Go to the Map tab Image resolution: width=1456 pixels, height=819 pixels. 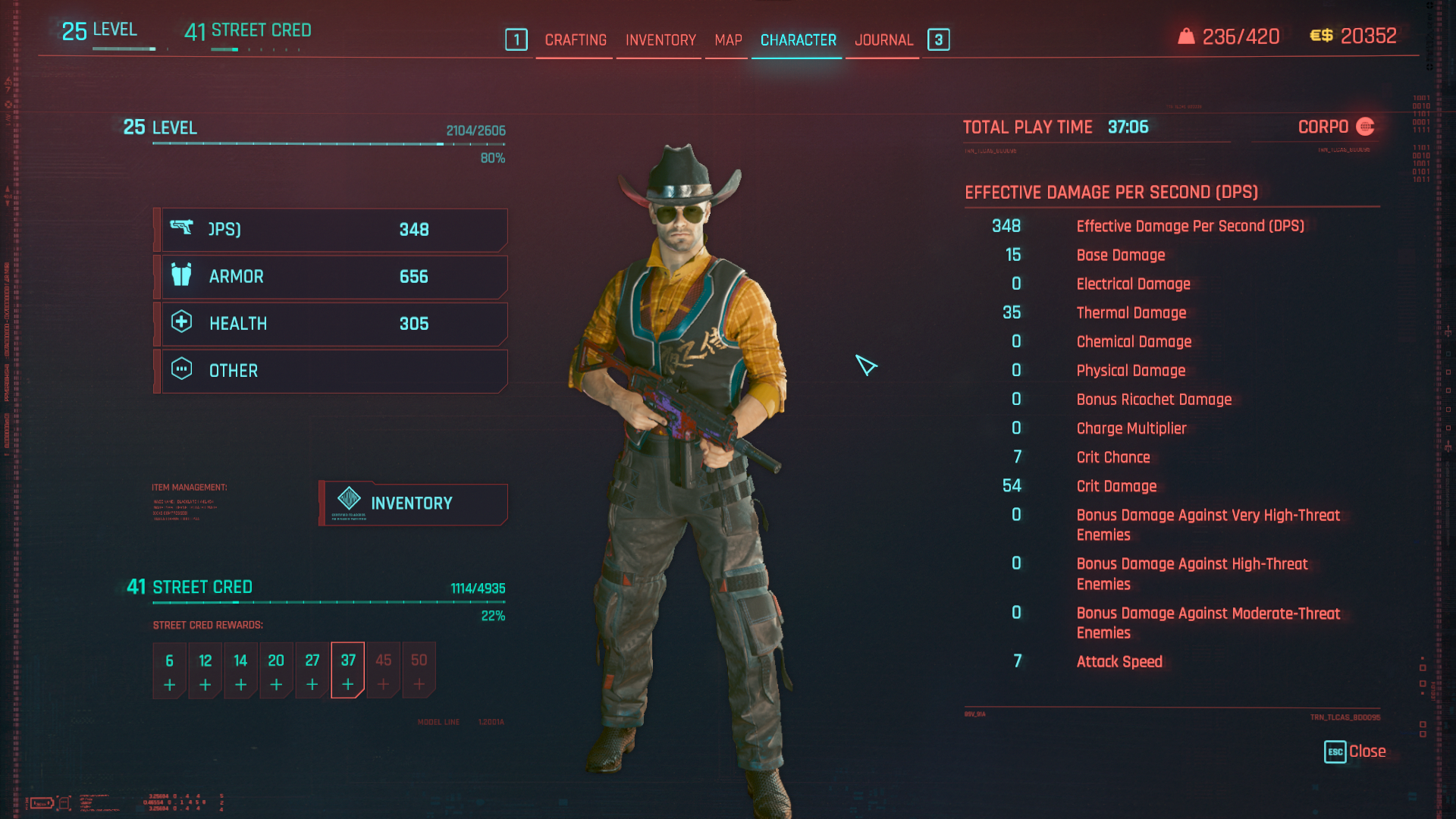[x=728, y=40]
